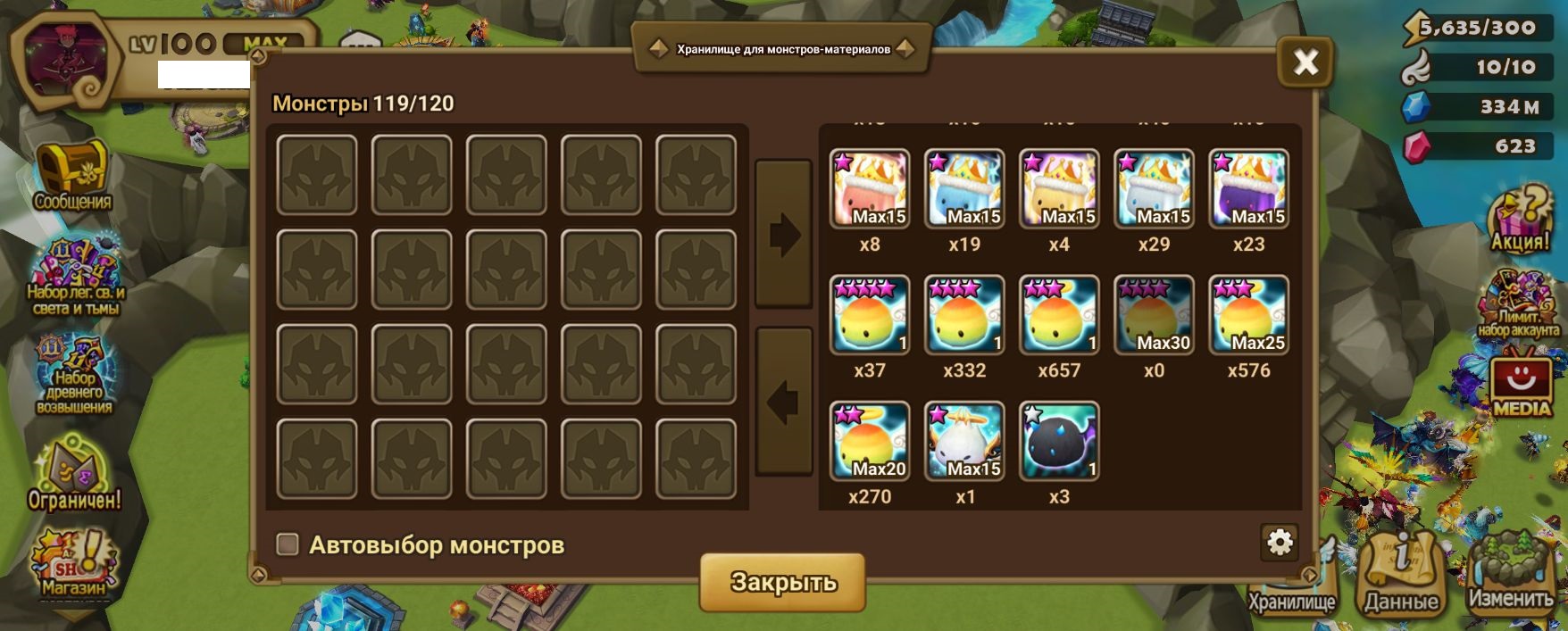Click the Закрыть button
Viewport: 1568px width, 631px height.
pos(782,582)
